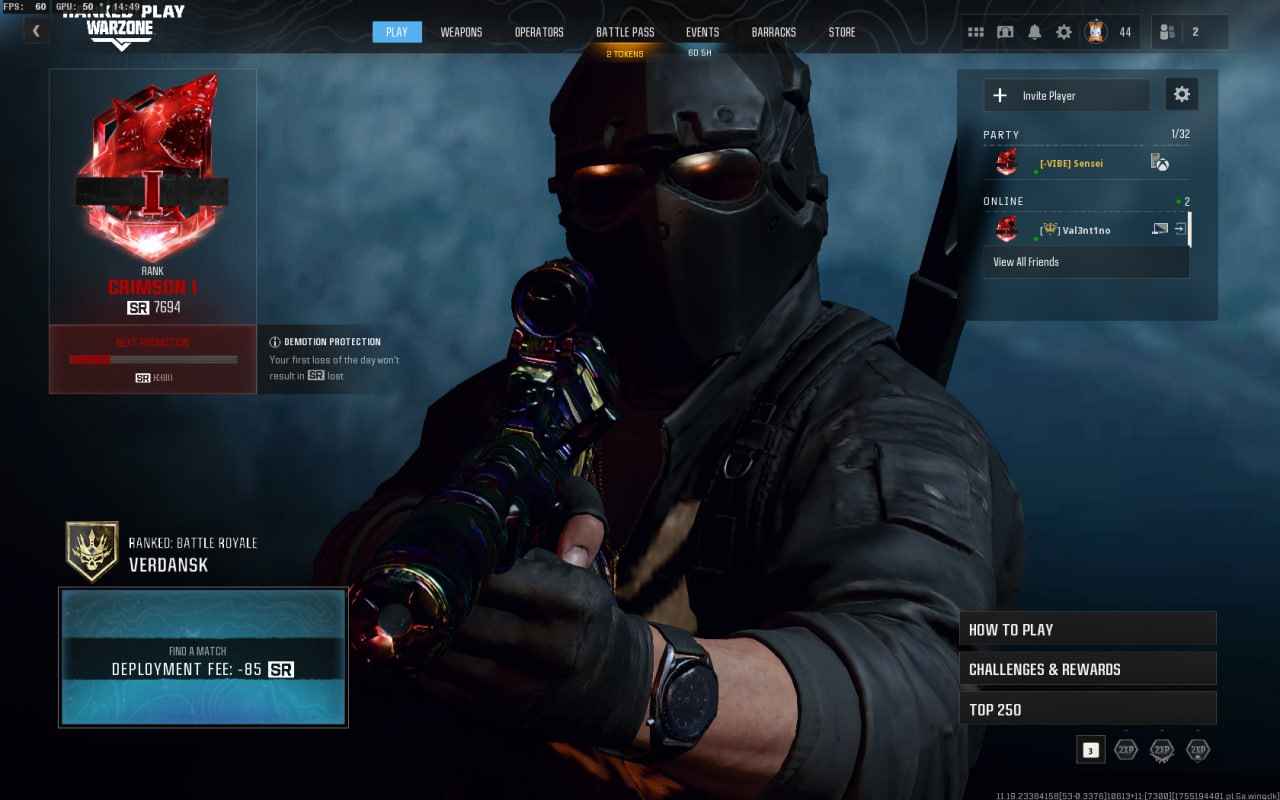Switch to the Weapons tab
This screenshot has width=1280, height=800.
pyautogui.click(x=461, y=31)
